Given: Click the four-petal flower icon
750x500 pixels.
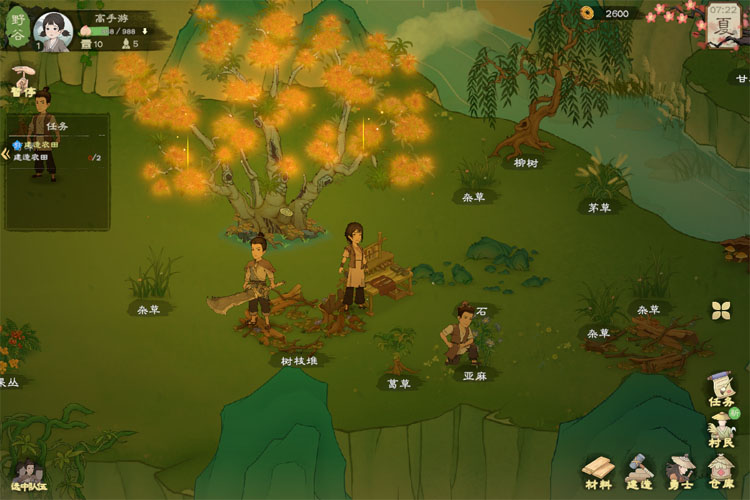Looking at the screenshot, I should pyautogui.click(x=721, y=311).
